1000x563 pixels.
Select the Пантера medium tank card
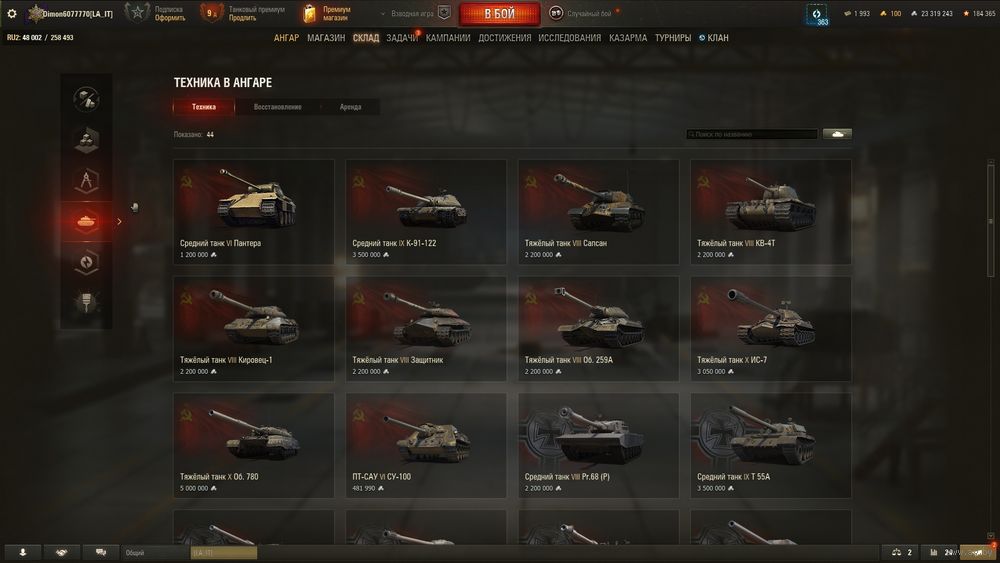[x=253, y=211]
